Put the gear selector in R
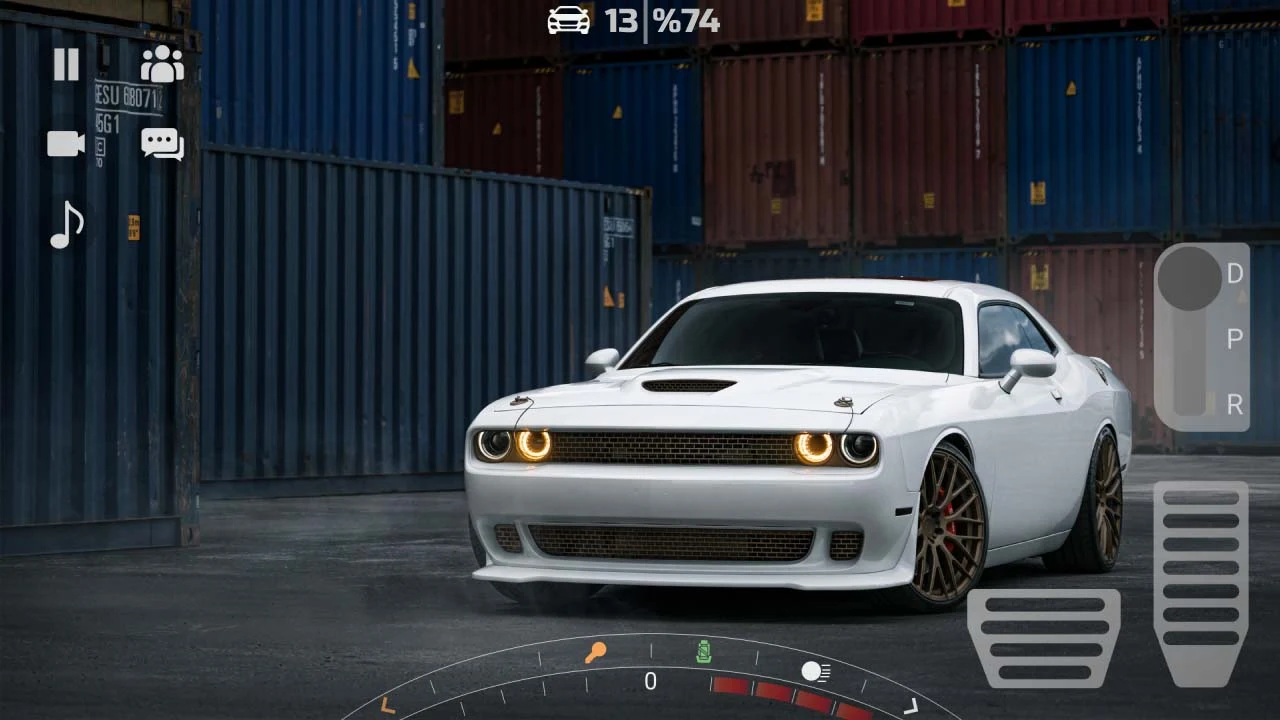 1235,404
